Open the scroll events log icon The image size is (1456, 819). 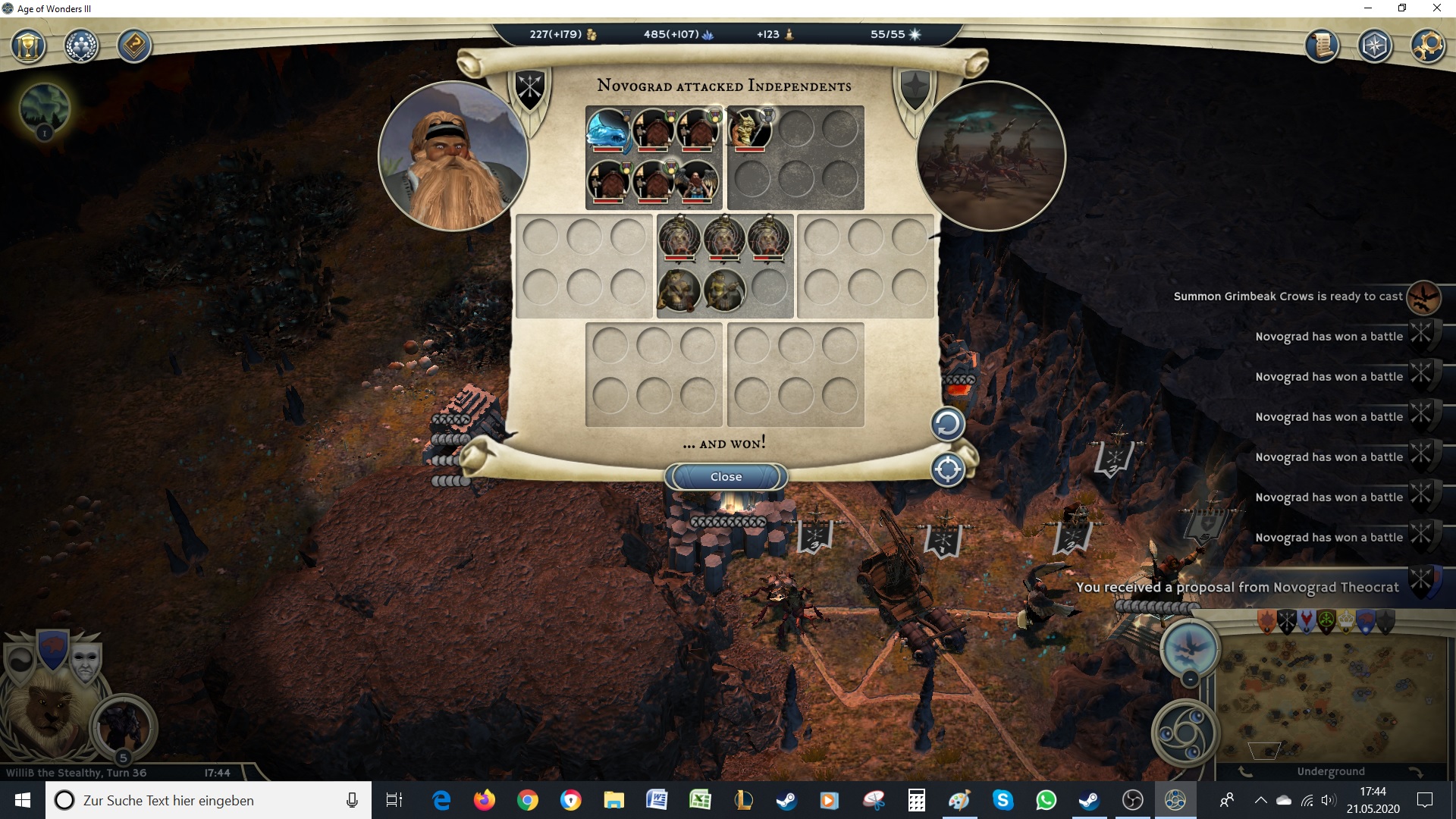[1322, 47]
